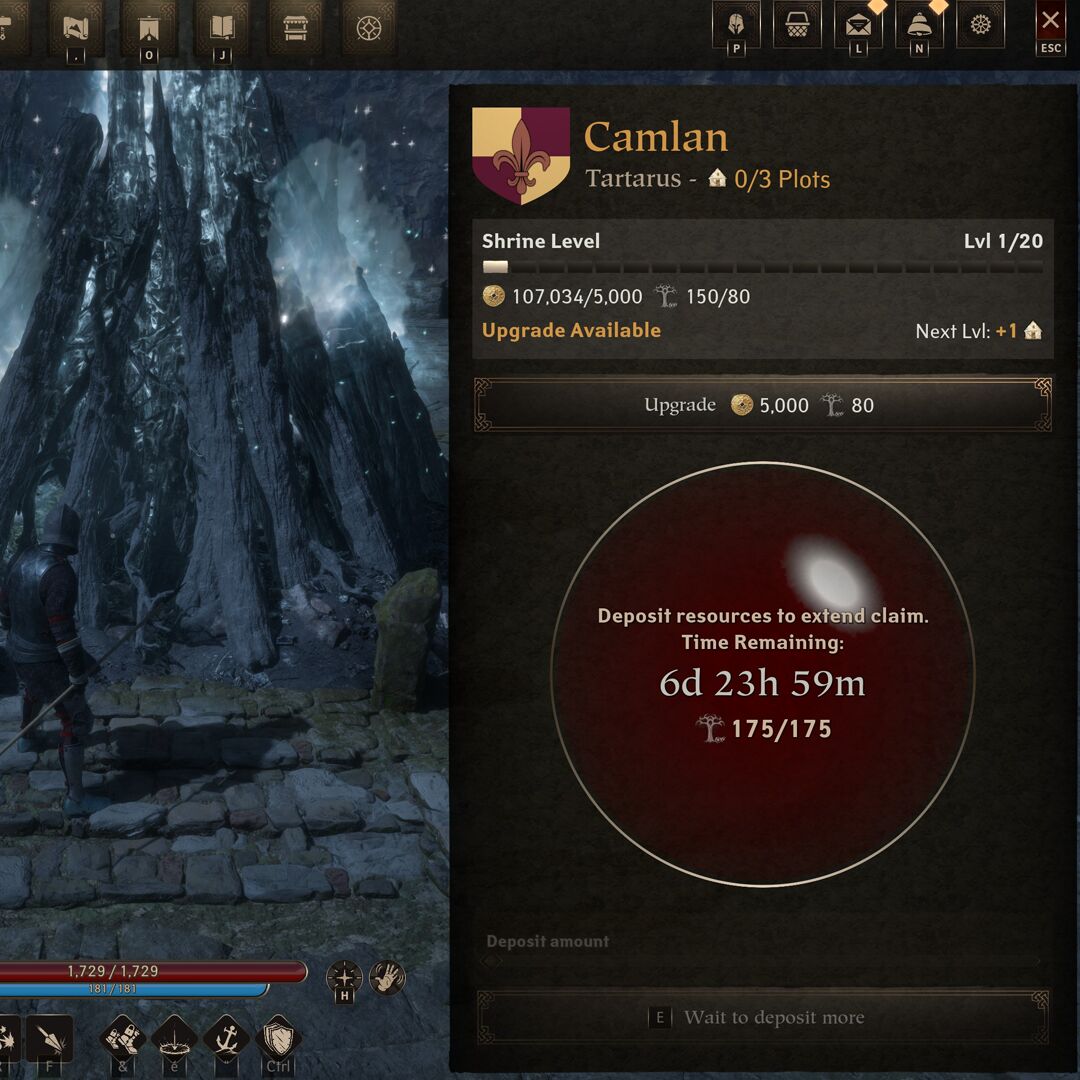
Task: Open the settings gear icon
Action: pyautogui.click(x=980, y=24)
